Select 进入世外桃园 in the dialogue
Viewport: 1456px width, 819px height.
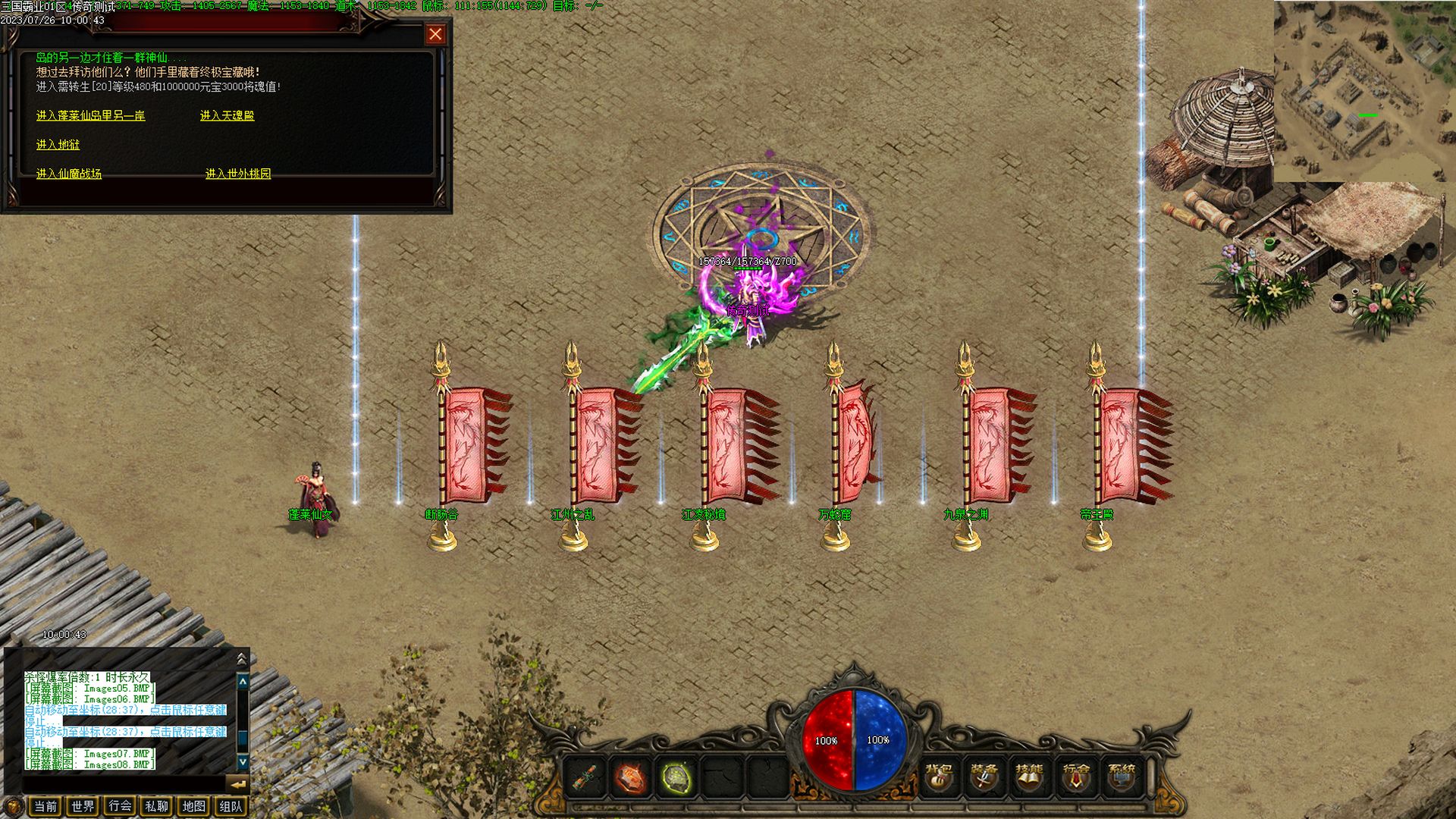coord(237,174)
